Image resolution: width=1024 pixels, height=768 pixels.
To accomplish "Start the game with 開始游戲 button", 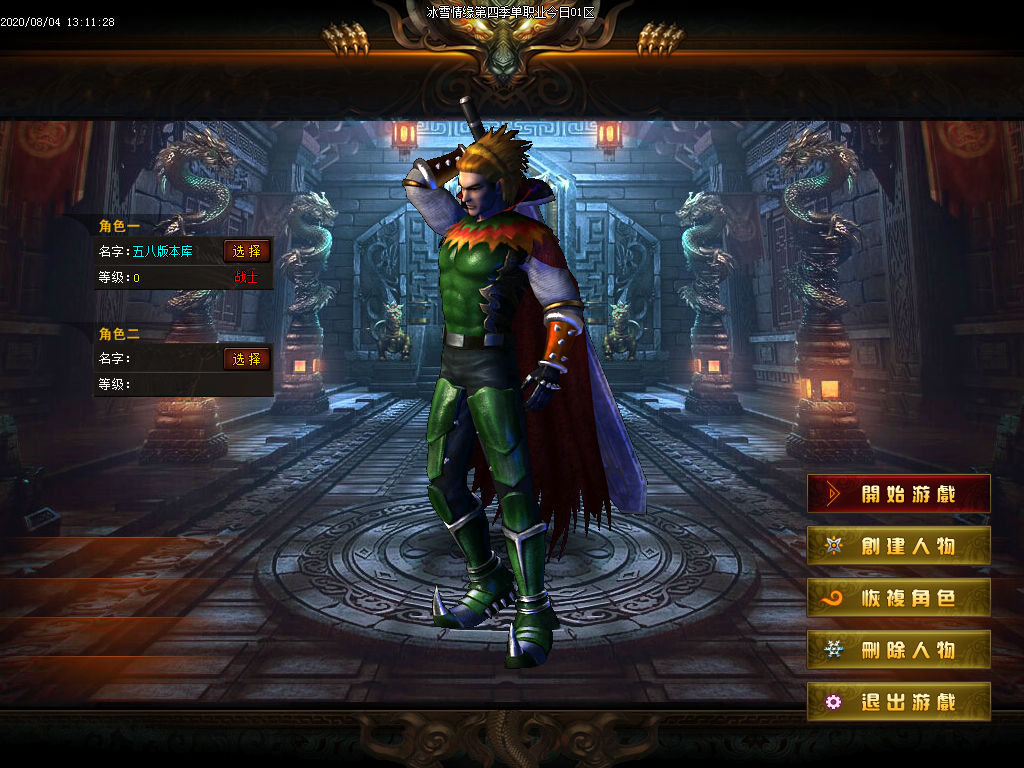I will pyautogui.click(x=899, y=494).
